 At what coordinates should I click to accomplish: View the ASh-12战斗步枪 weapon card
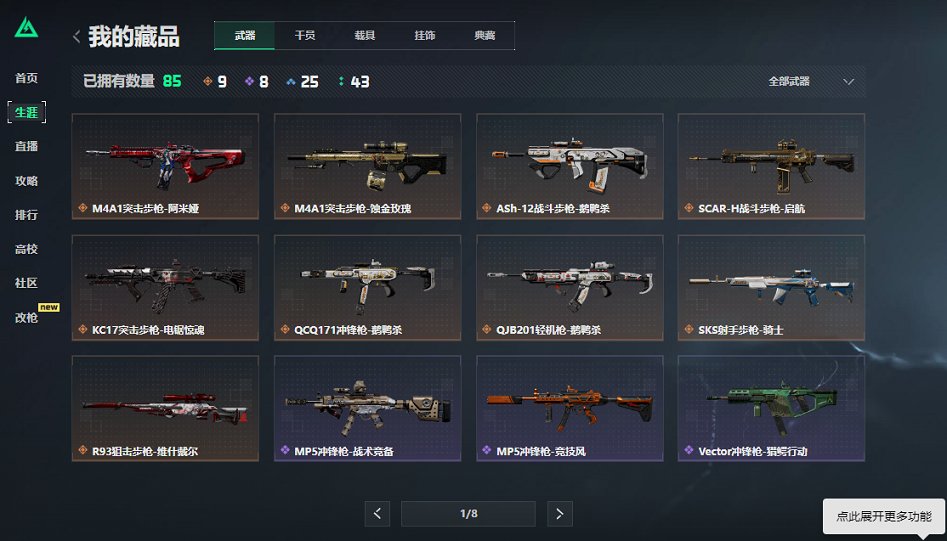(569, 166)
